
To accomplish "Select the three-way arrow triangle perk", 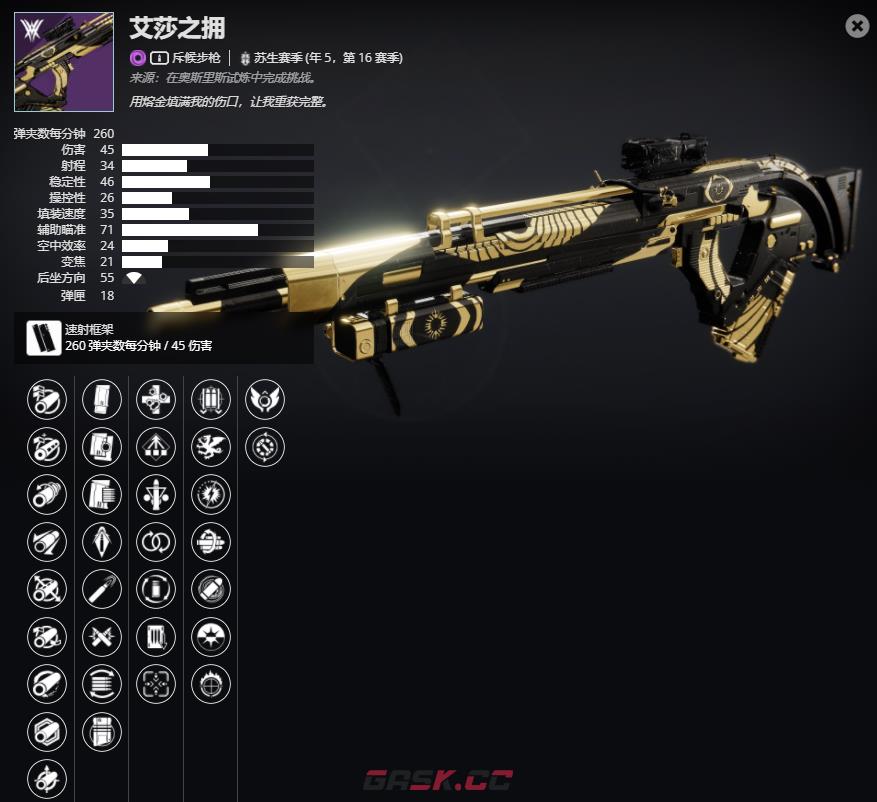I will pyautogui.click(x=156, y=446).
